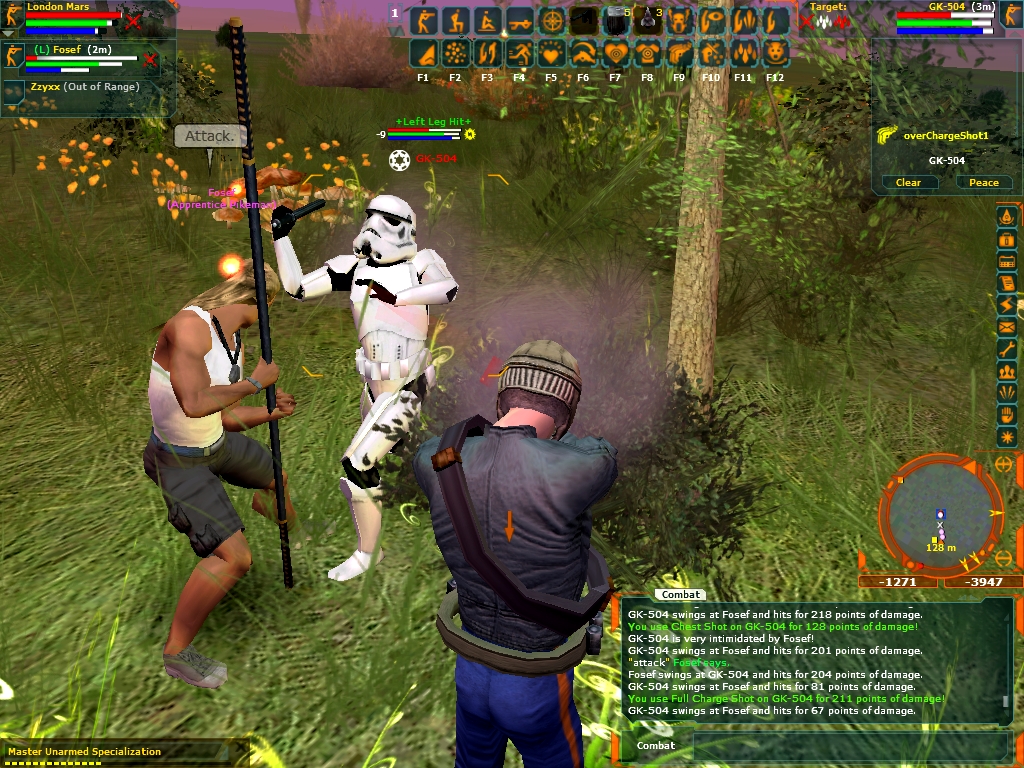Open the inventory backpack icon

[x=1006, y=240]
